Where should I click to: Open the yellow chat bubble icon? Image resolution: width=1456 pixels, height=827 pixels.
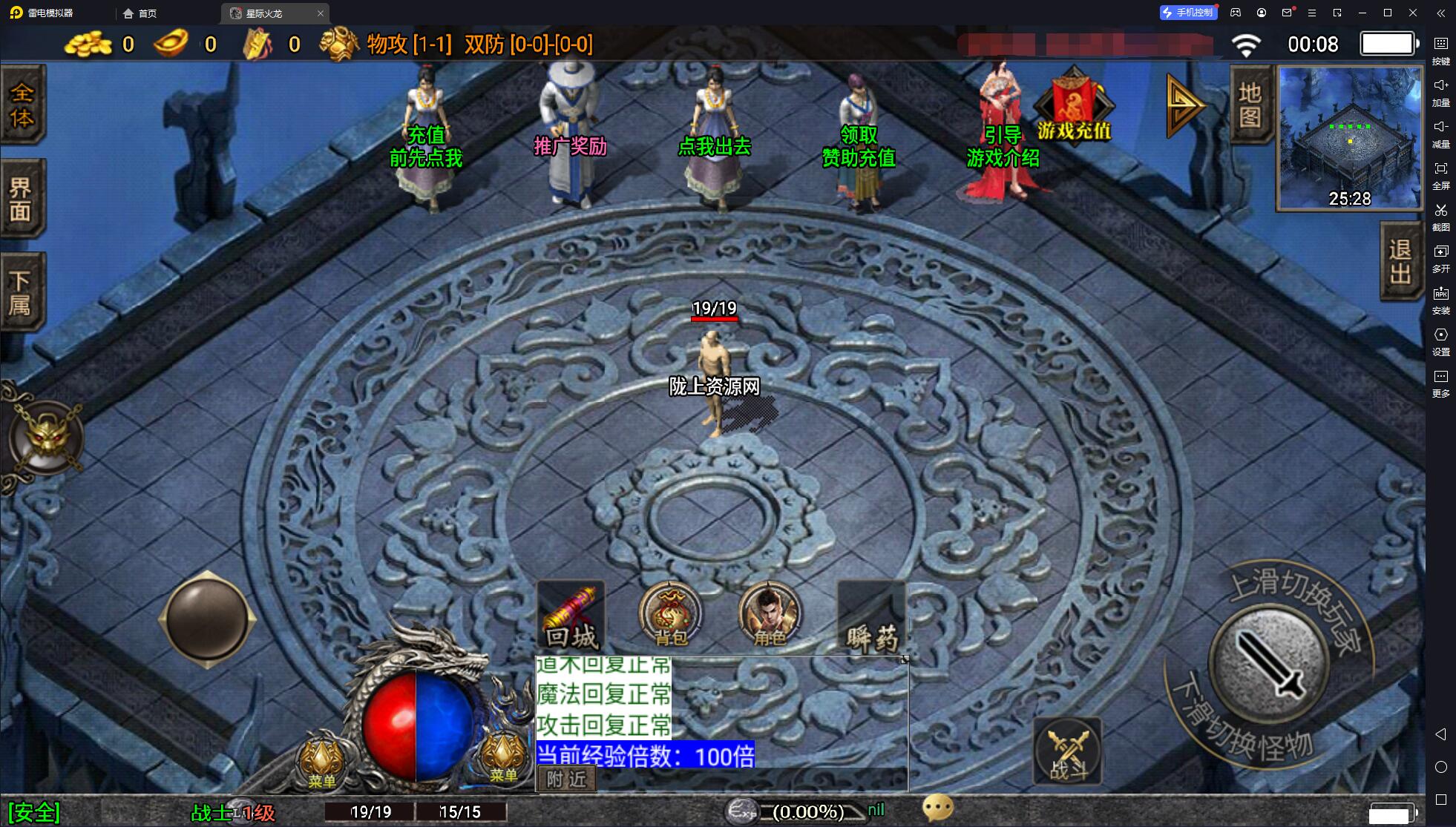pos(937,808)
